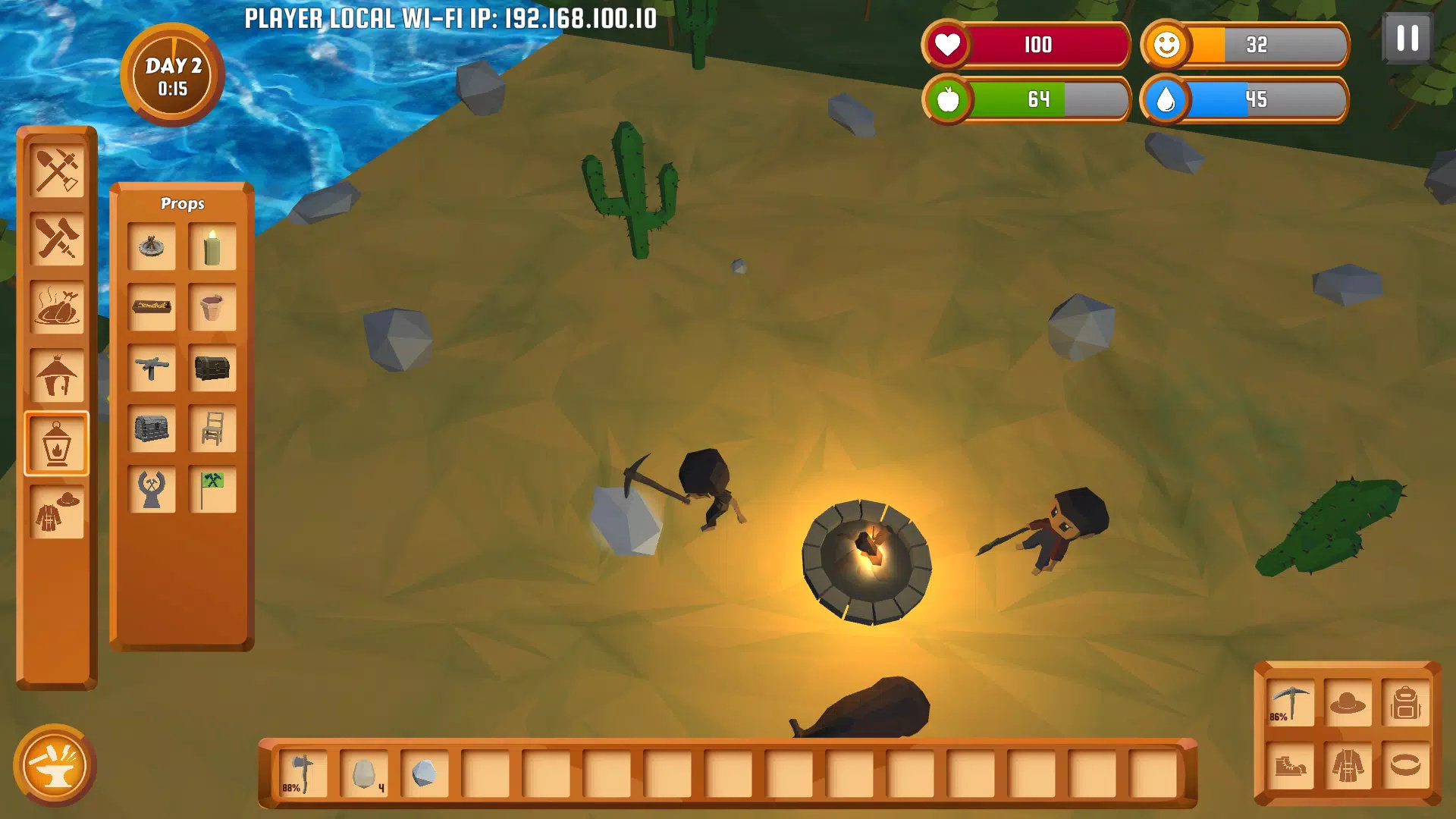This screenshot has height=819, width=1456.
Task: Open the hat equipment slot
Action: [1348, 704]
